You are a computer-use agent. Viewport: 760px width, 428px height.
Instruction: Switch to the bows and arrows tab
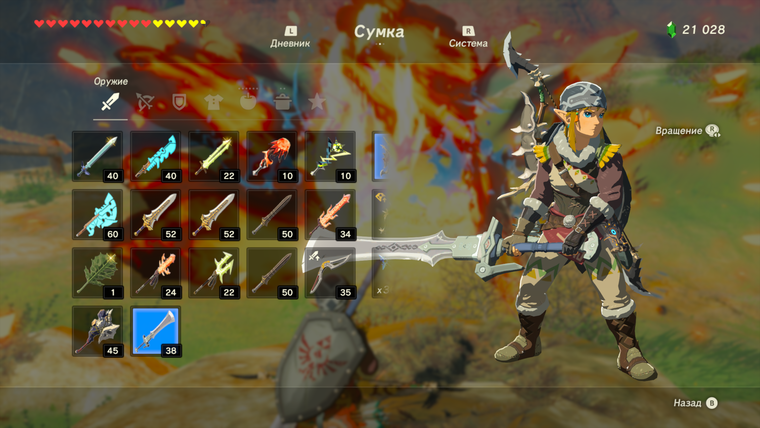[x=145, y=101]
